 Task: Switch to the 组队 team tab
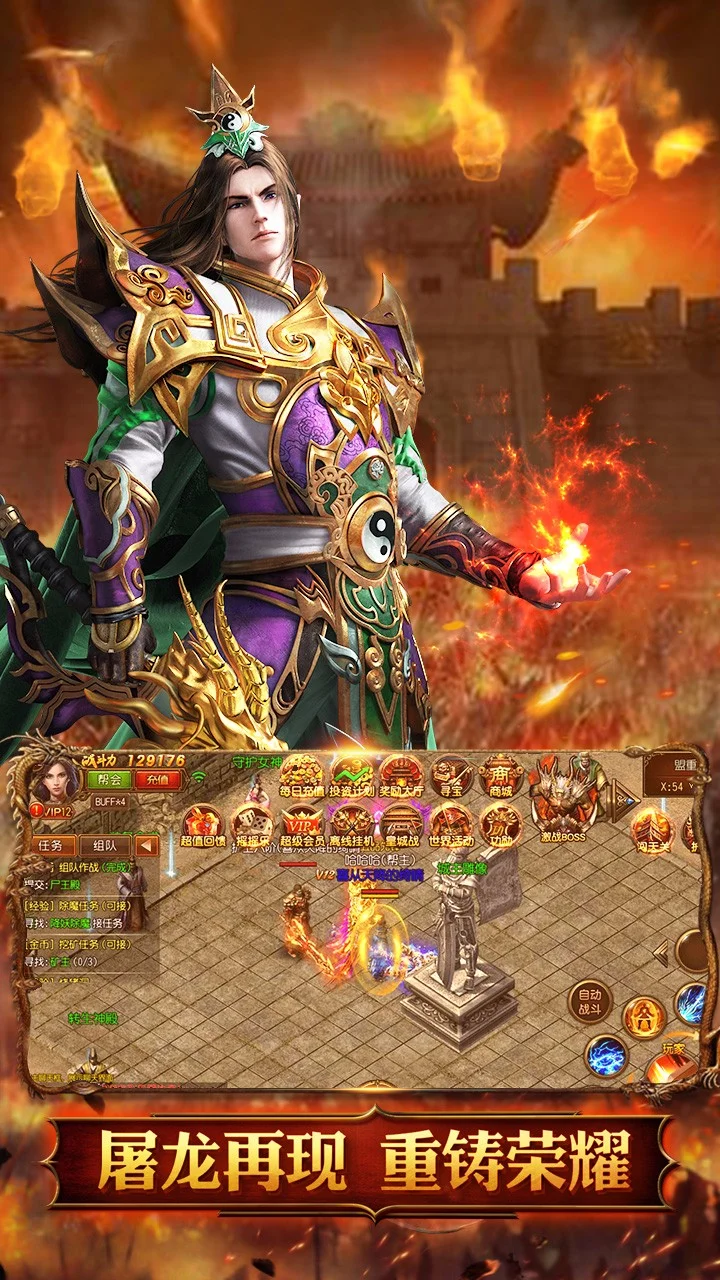104,845
